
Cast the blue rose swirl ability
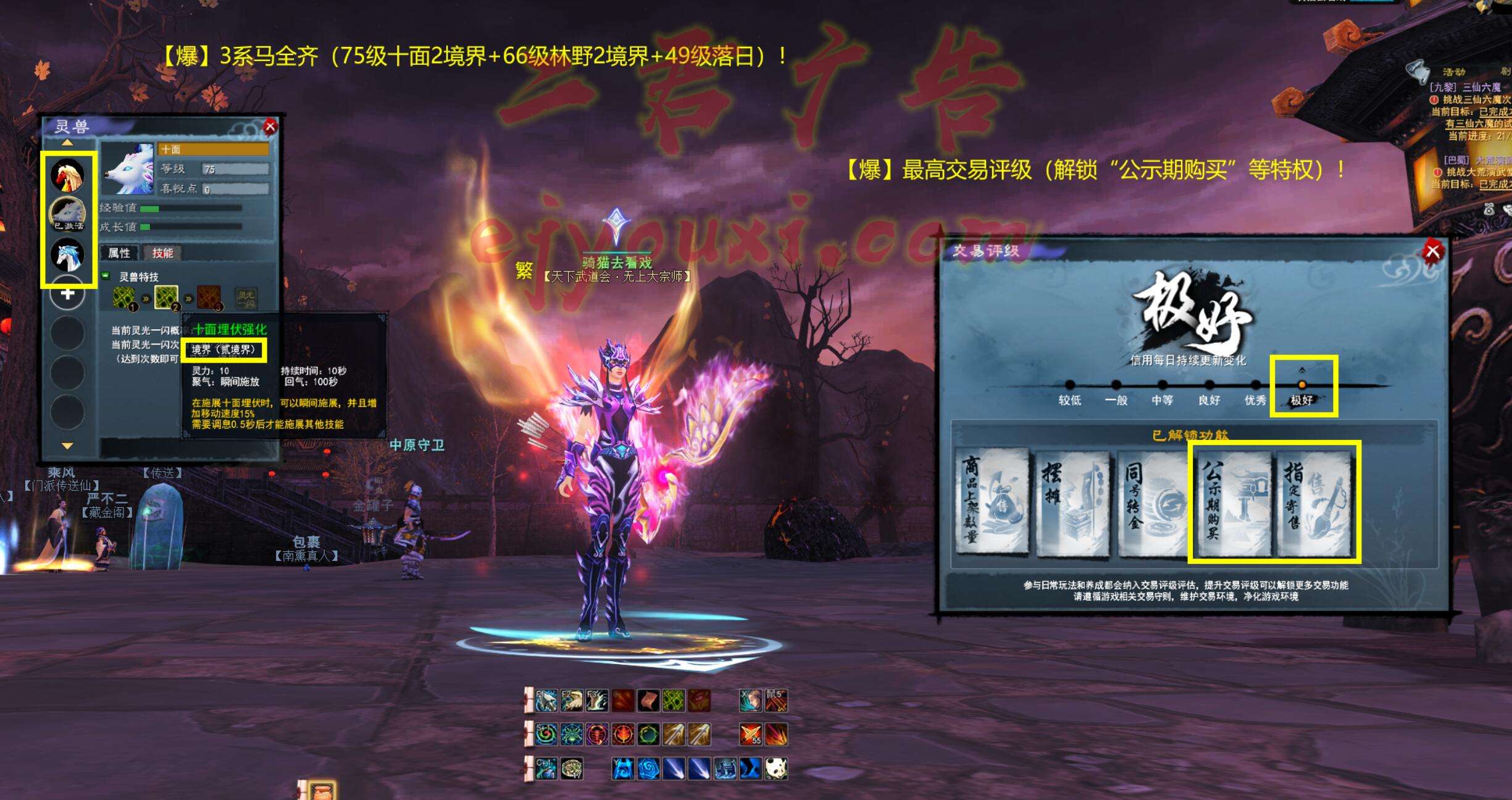[648, 769]
